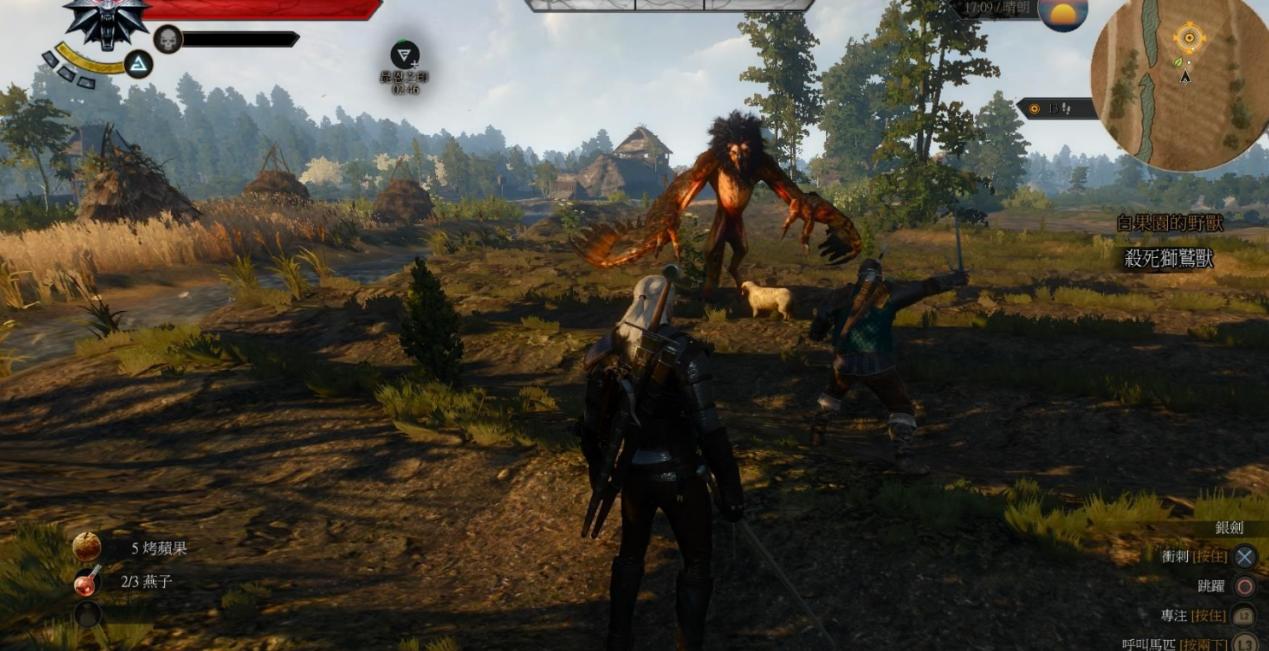This screenshot has height=651, width=1269.
Task: Select the 殺死獅鷲獸 objective
Action: (1170, 259)
